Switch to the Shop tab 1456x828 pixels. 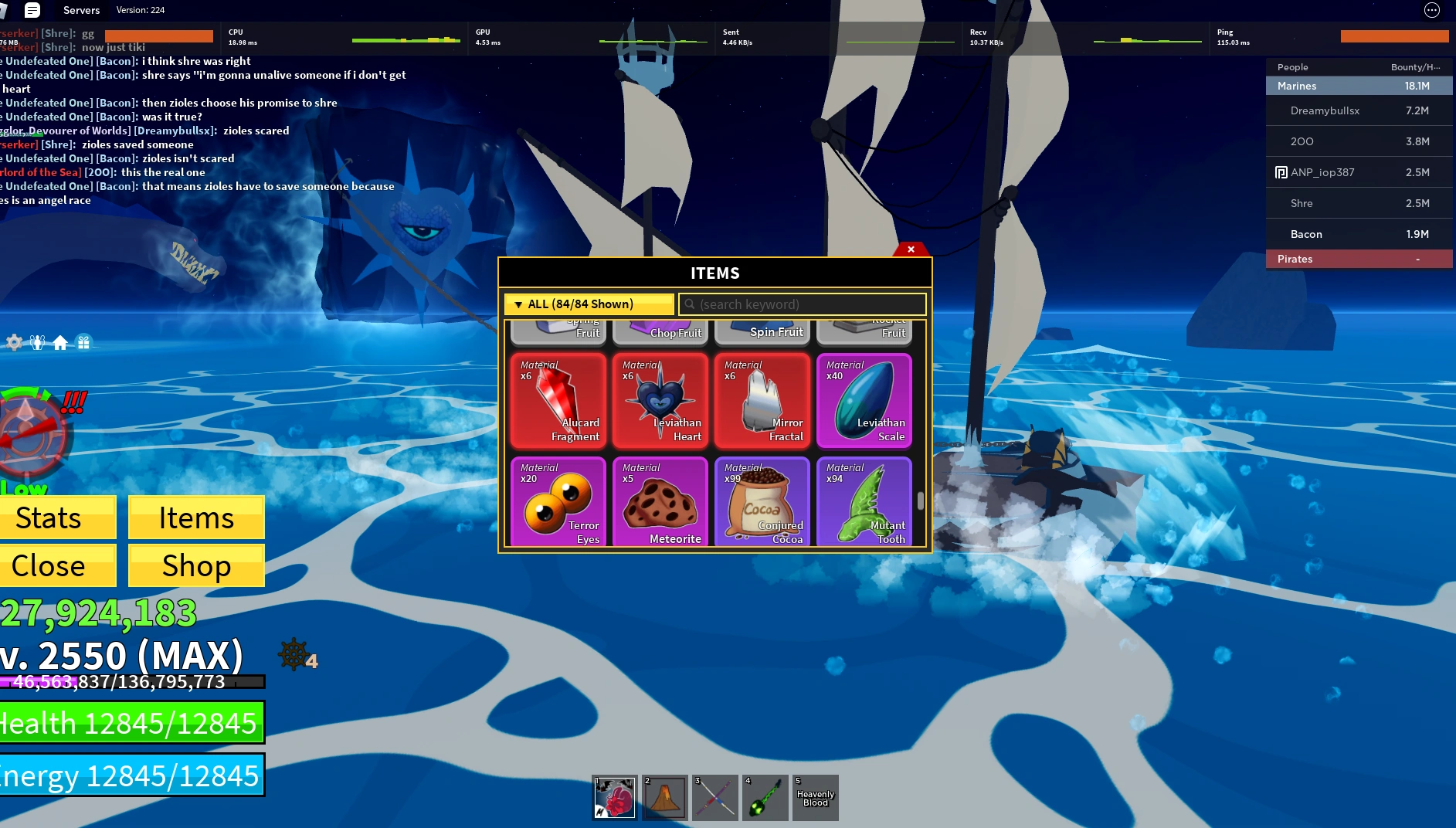point(195,565)
